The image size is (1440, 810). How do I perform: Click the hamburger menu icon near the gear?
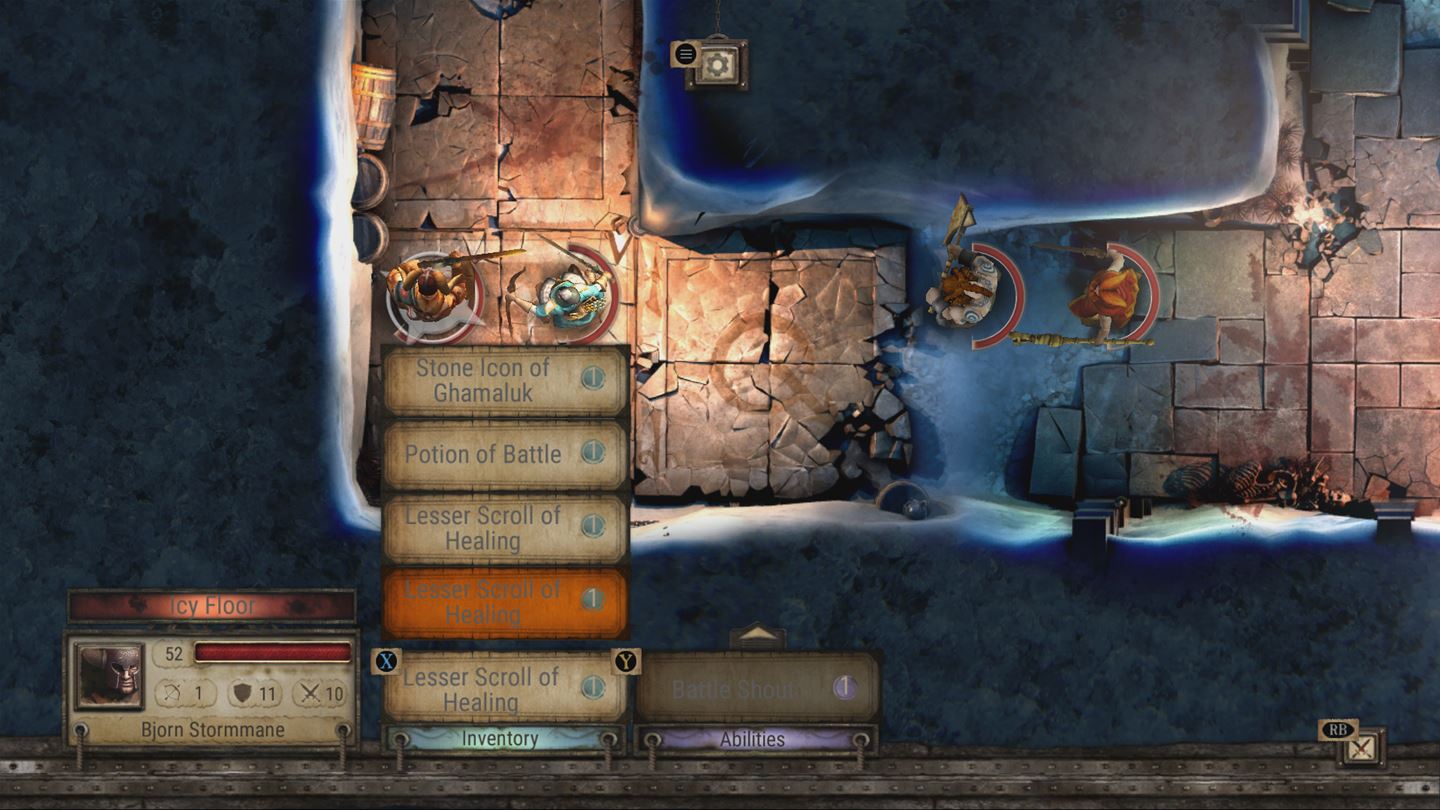coord(686,55)
